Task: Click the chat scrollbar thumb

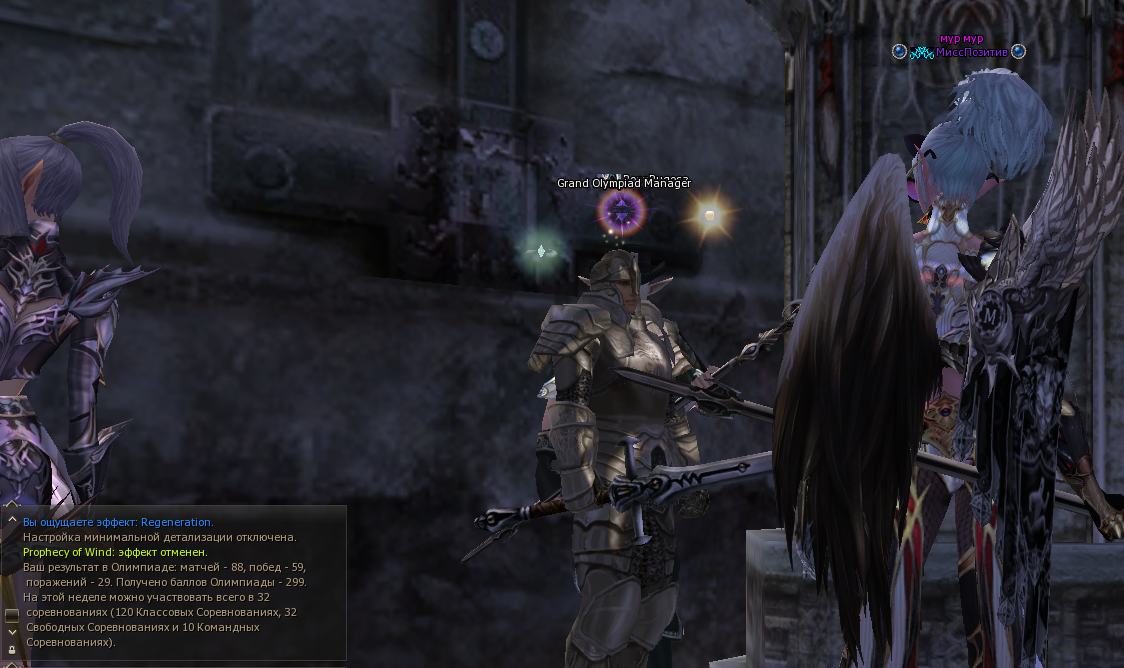Action: [x=12, y=614]
